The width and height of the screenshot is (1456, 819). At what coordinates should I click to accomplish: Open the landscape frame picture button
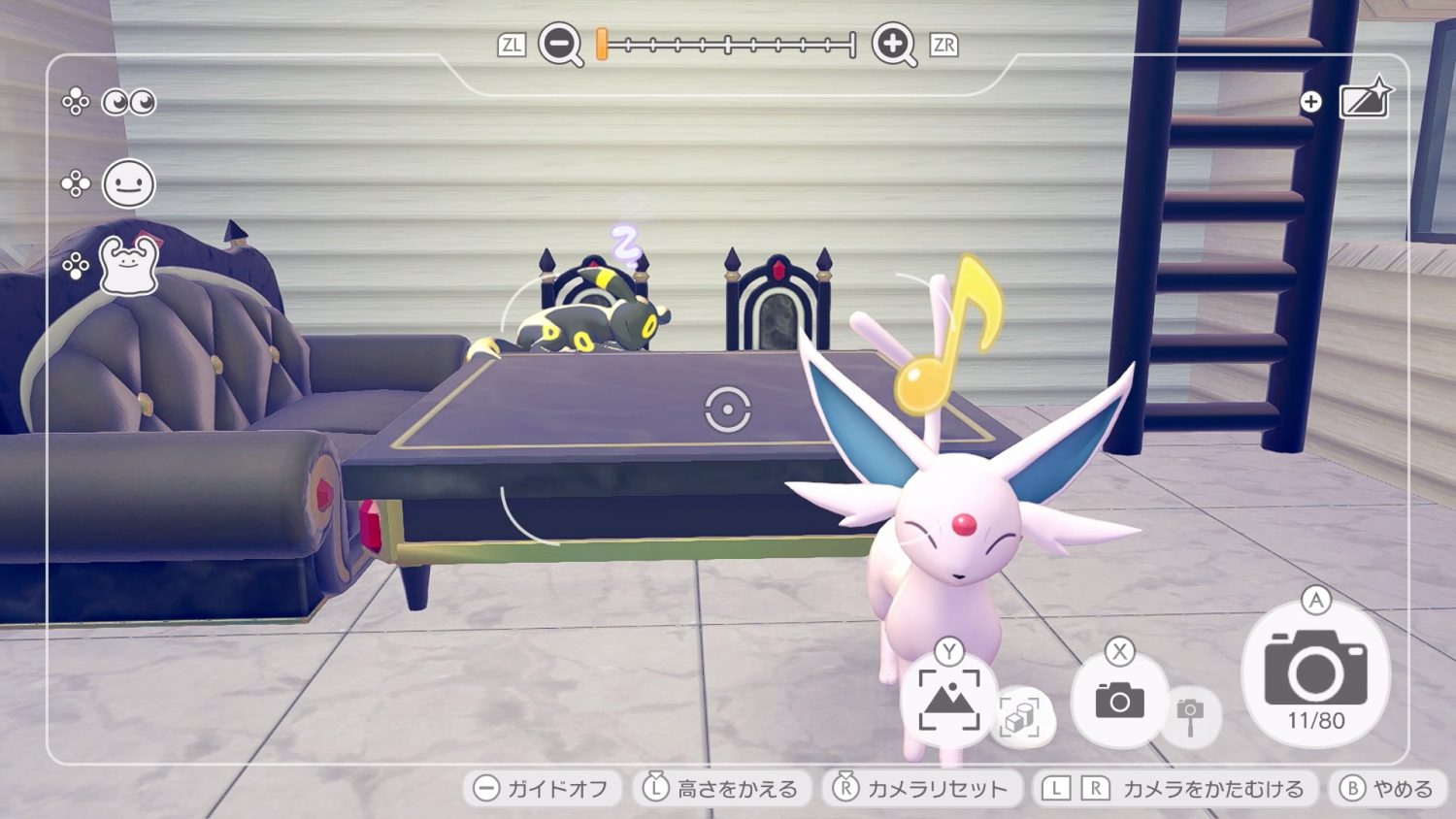pos(948,700)
